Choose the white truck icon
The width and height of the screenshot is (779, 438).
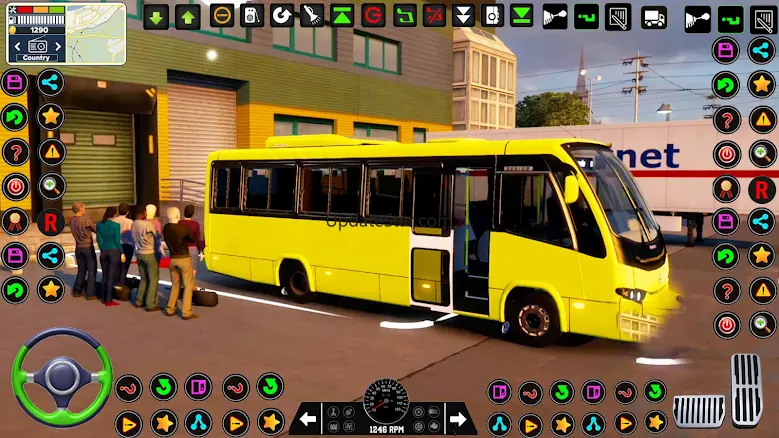(x=654, y=17)
